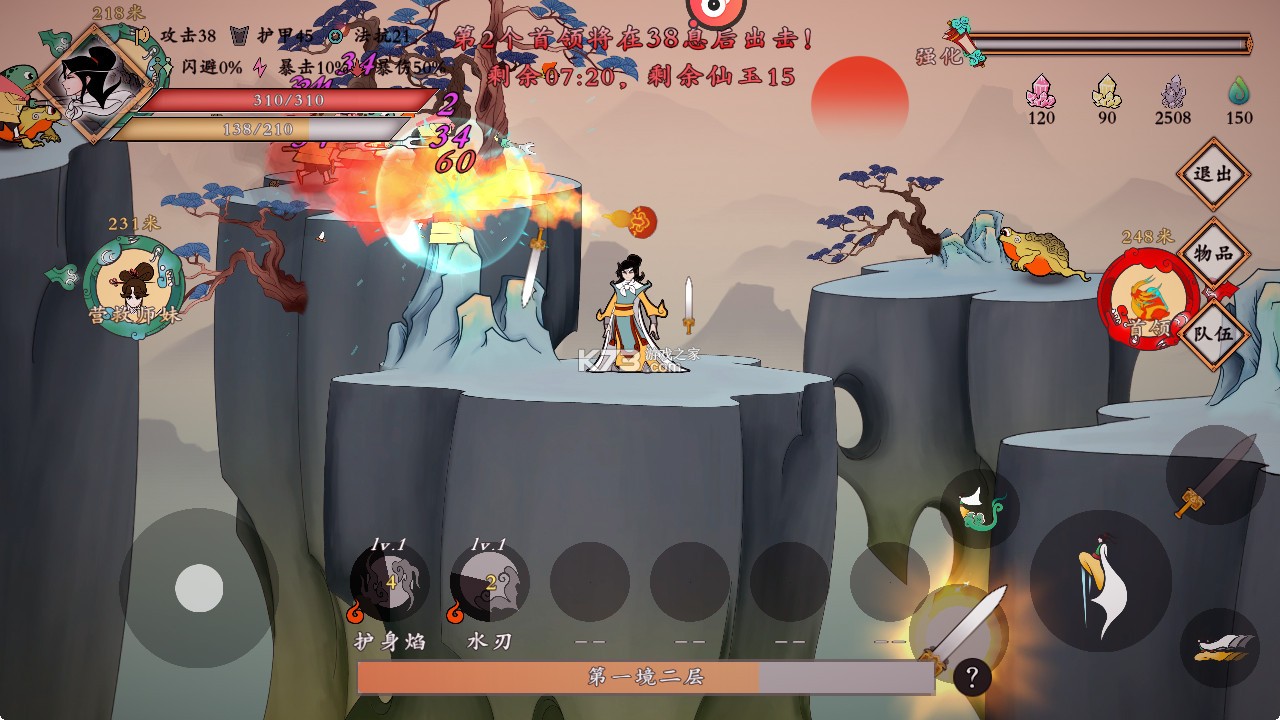Open the 物品 items menu

(1214, 253)
